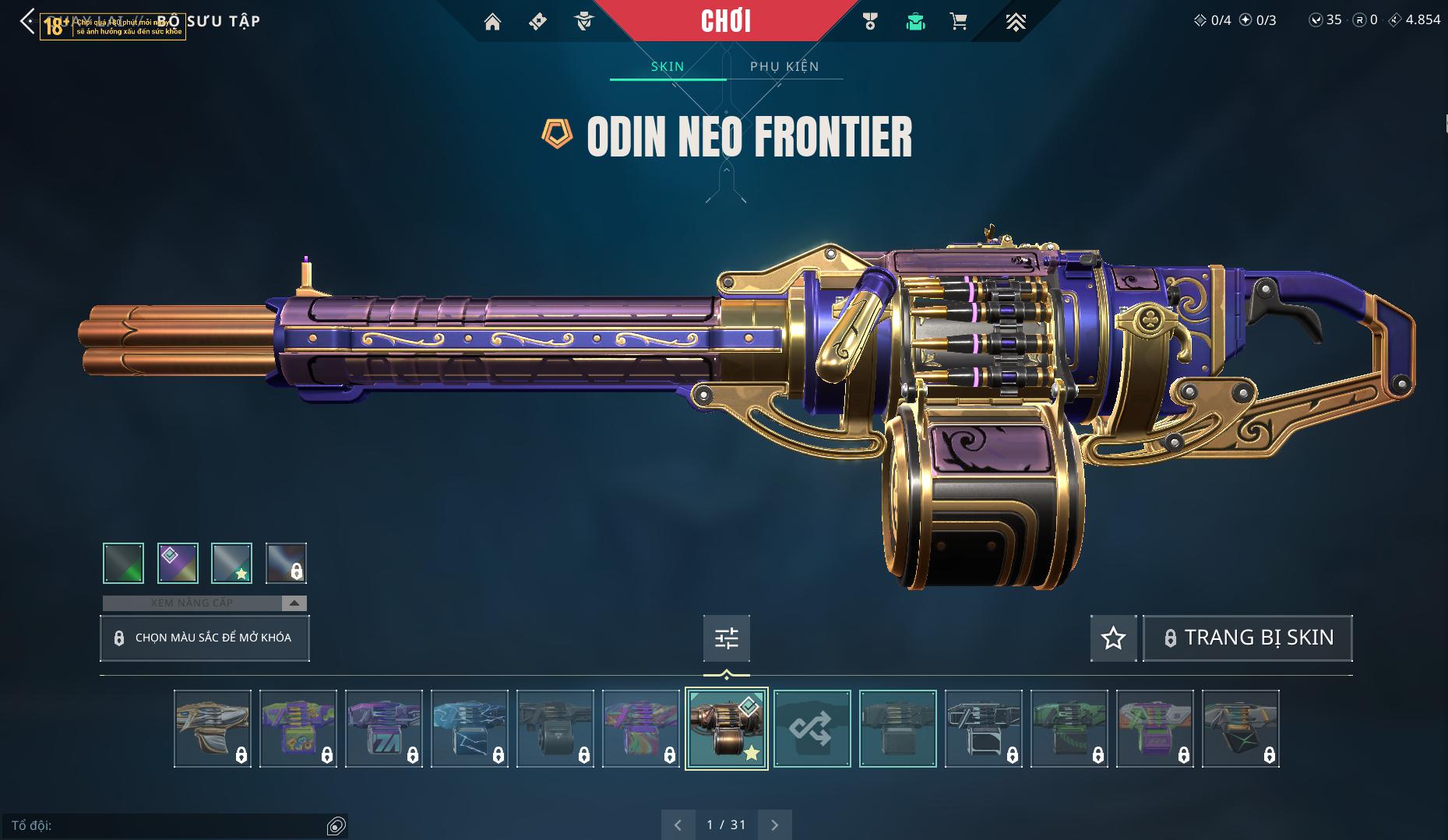Click the TRANG BỊ SKIN equip button

tap(1247, 638)
